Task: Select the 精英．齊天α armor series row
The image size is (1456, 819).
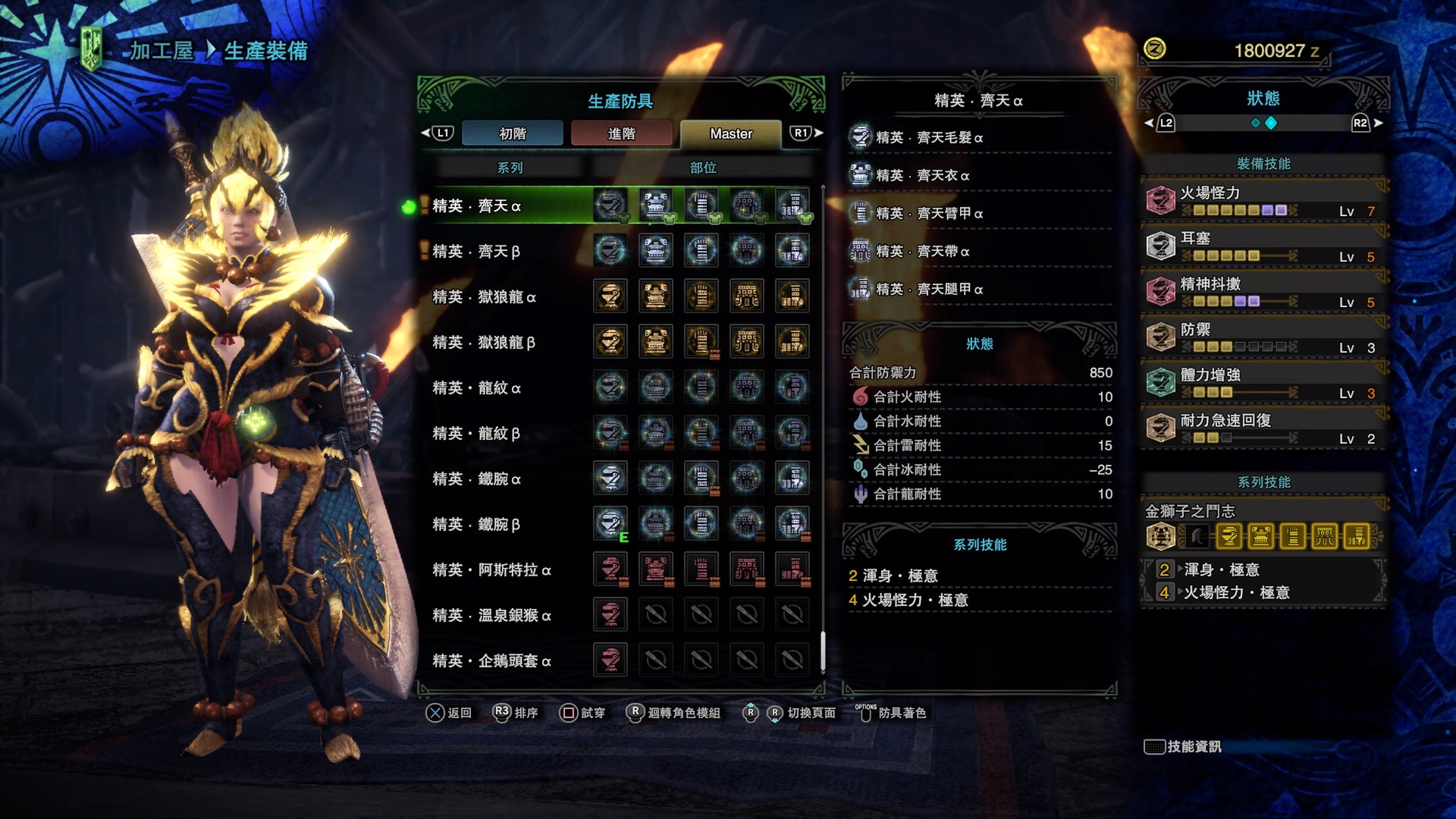Action: click(476, 206)
